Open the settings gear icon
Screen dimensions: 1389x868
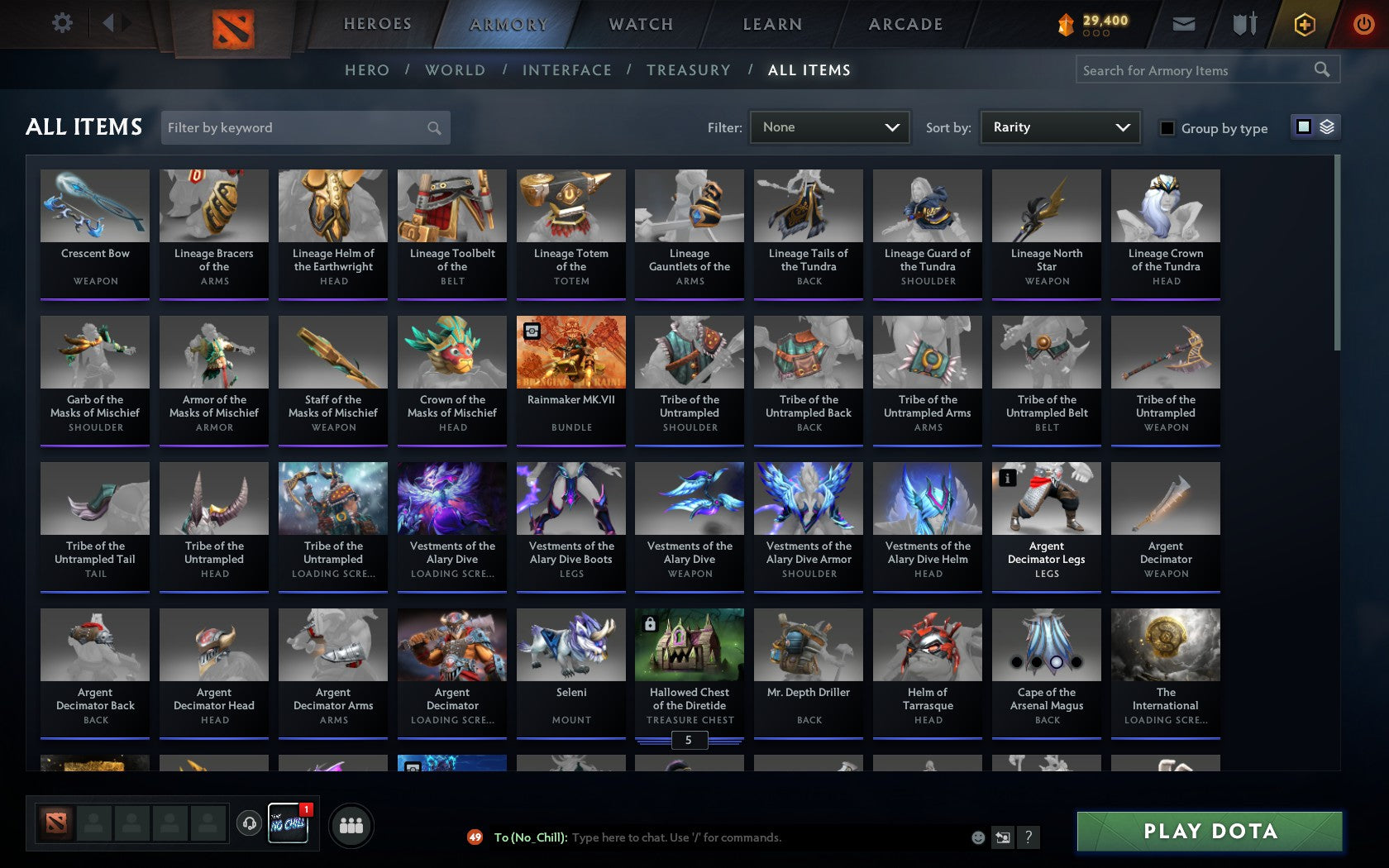(60, 23)
